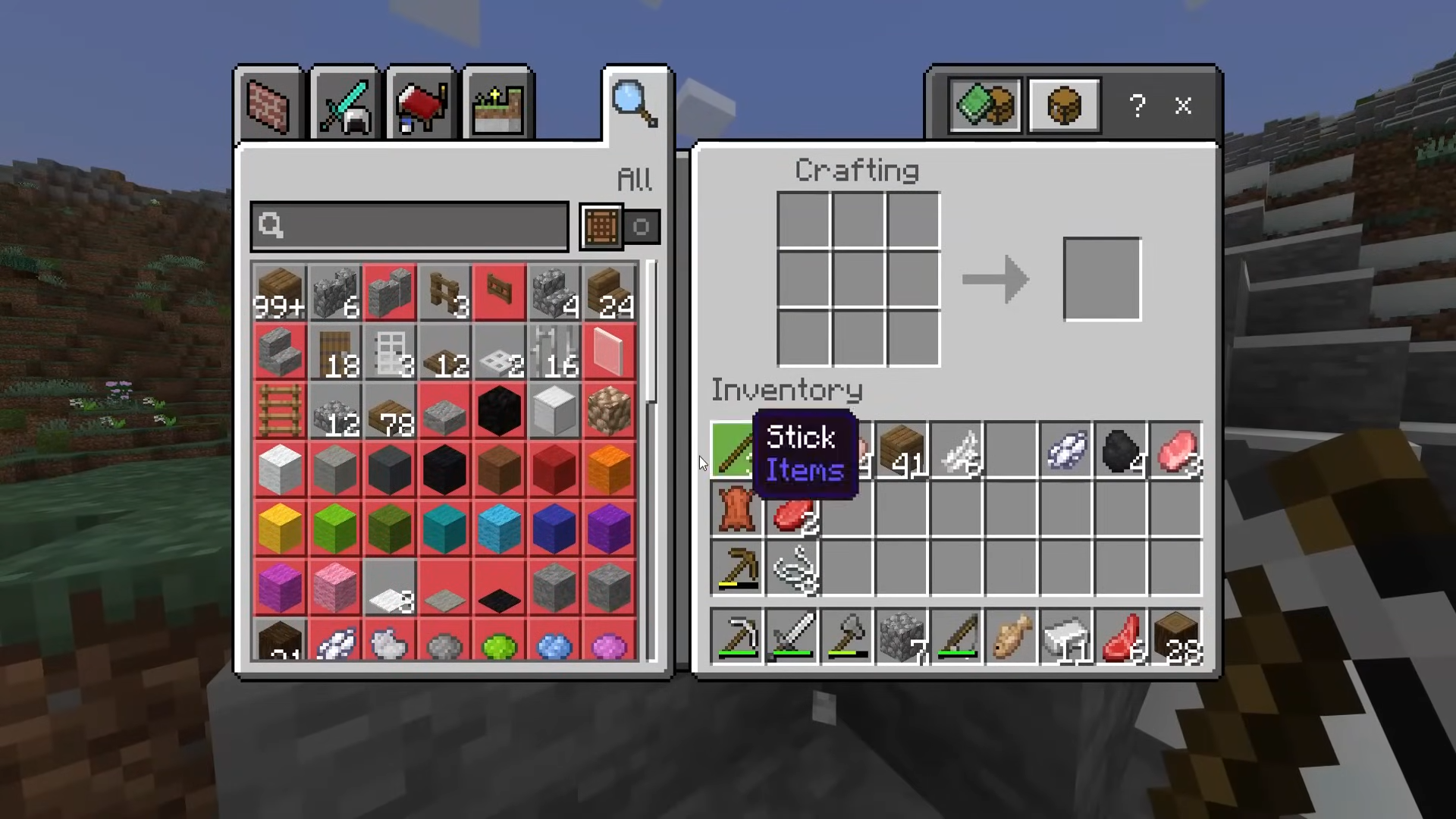Click the empty crafting output slot
This screenshot has width=1456, height=819.
(x=1102, y=279)
